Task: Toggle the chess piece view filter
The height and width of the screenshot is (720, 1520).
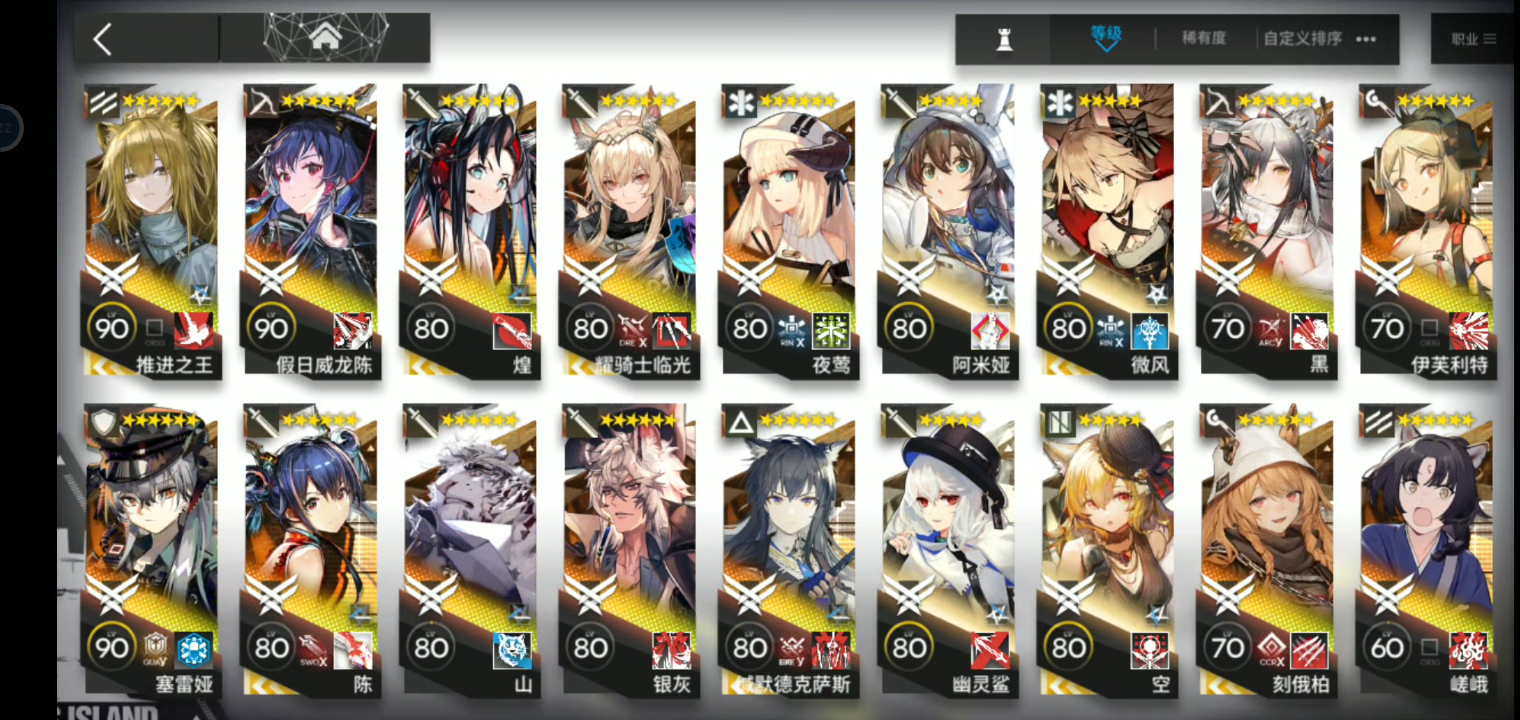Action: click(1004, 39)
